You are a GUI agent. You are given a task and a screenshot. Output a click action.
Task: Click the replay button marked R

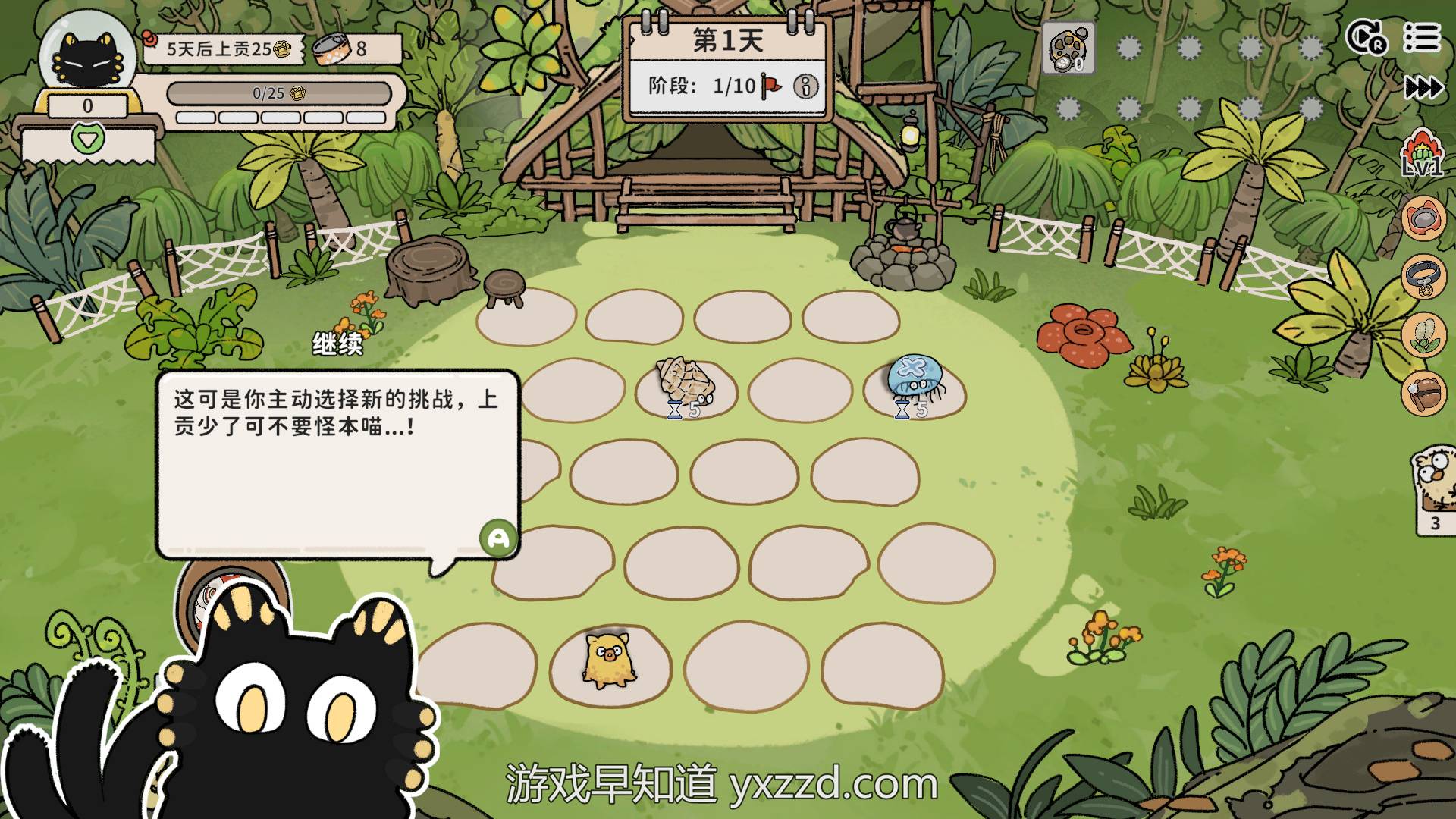tap(1367, 37)
